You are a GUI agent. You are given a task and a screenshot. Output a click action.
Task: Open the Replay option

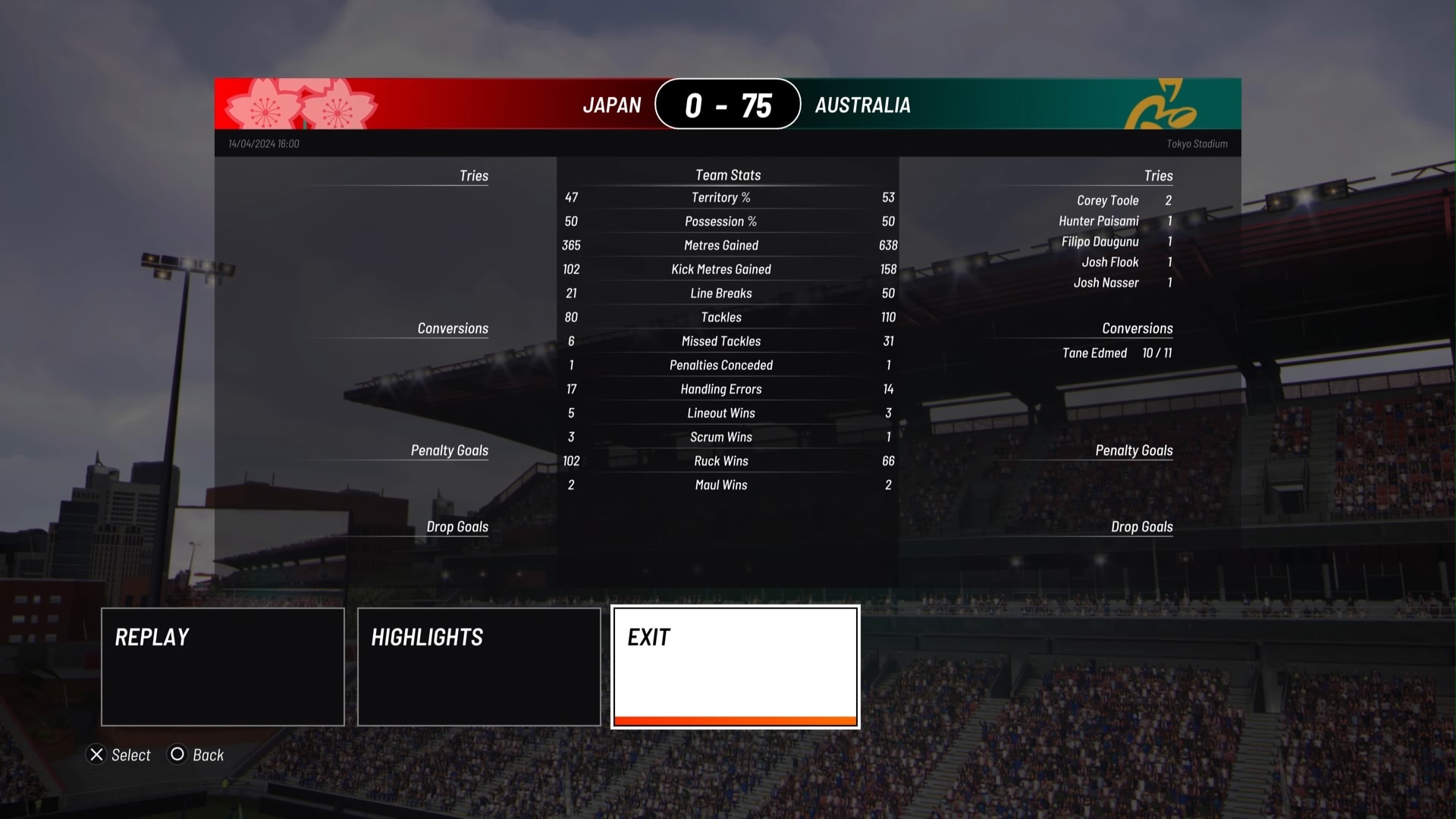tap(222, 667)
